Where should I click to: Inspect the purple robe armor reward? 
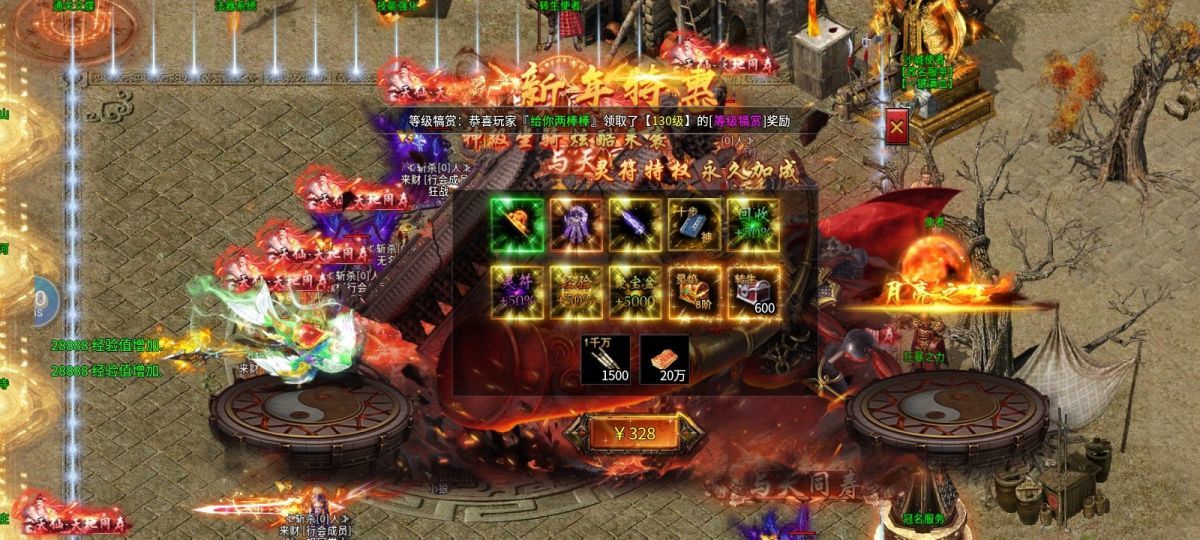576,224
